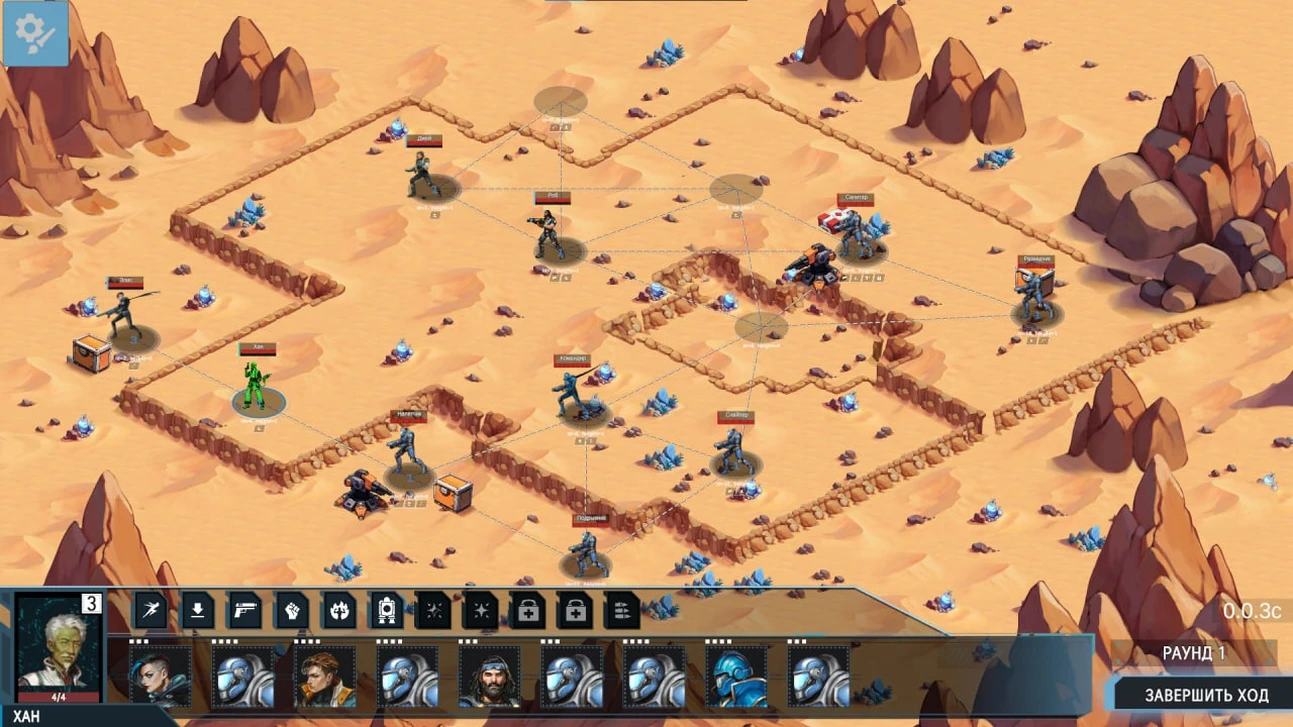Screen dimensions: 1293x727
Task: End the turn with Завершить ход
Action: pos(1205,695)
